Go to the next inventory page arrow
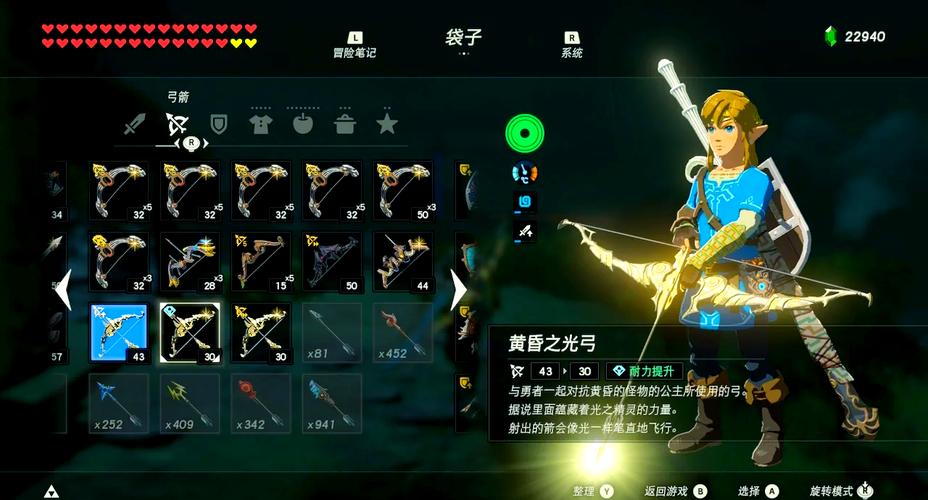This screenshot has height=500, width=928. tap(458, 290)
